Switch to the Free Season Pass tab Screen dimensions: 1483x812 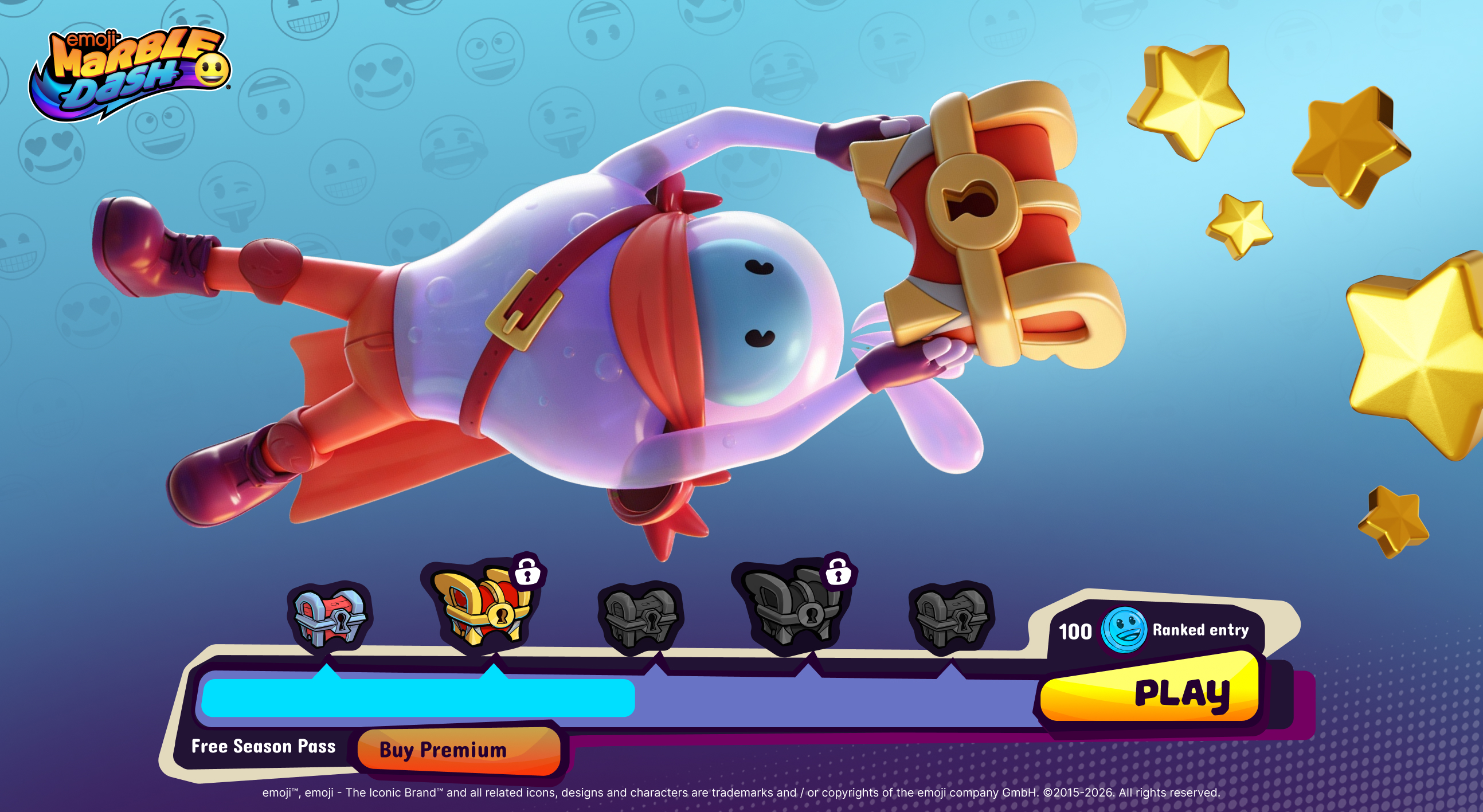pyautogui.click(x=264, y=747)
